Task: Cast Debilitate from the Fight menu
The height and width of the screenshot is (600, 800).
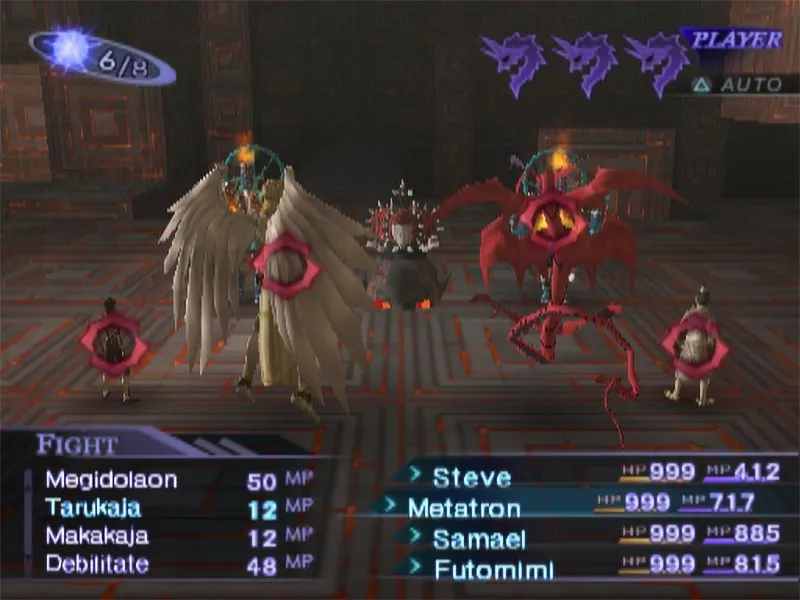Action: (x=97, y=564)
